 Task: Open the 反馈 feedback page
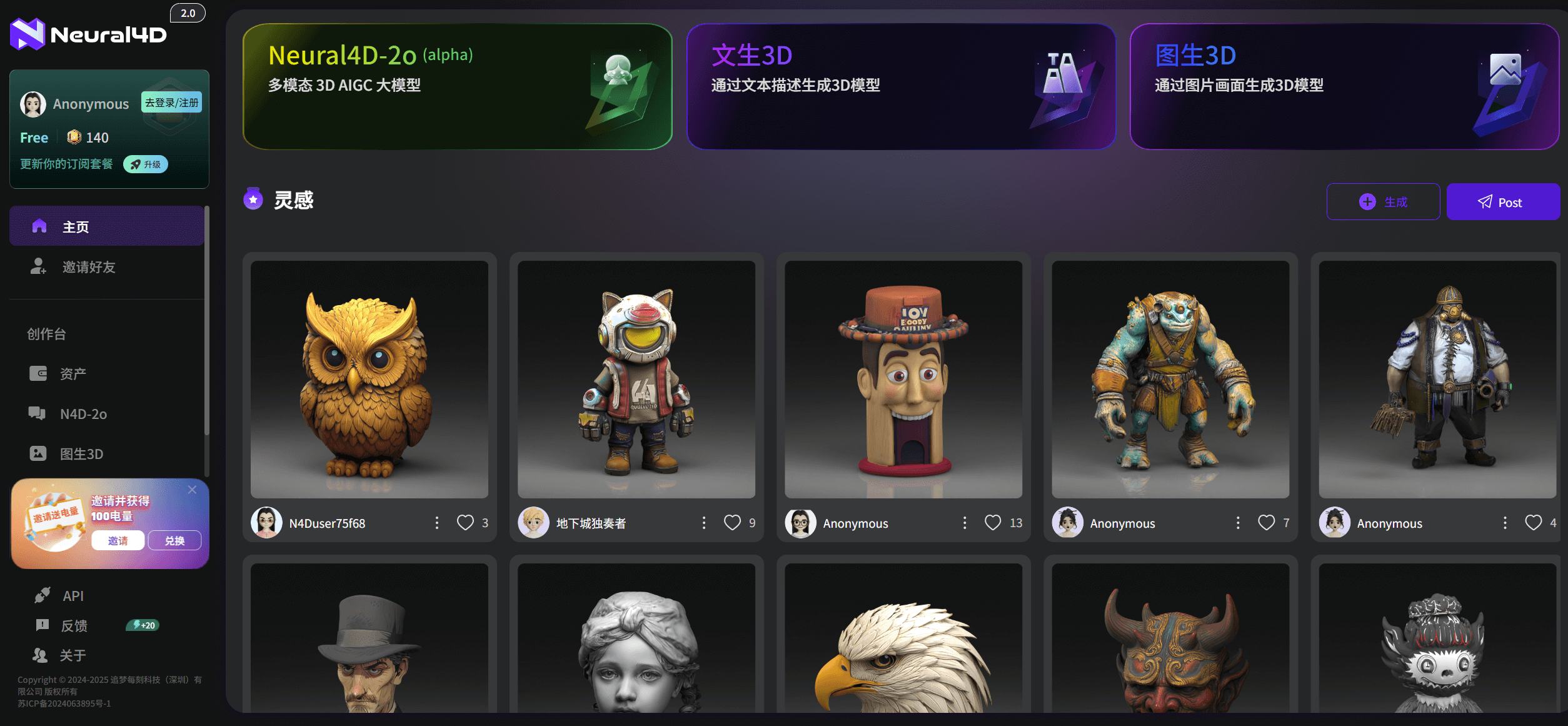(x=74, y=625)
